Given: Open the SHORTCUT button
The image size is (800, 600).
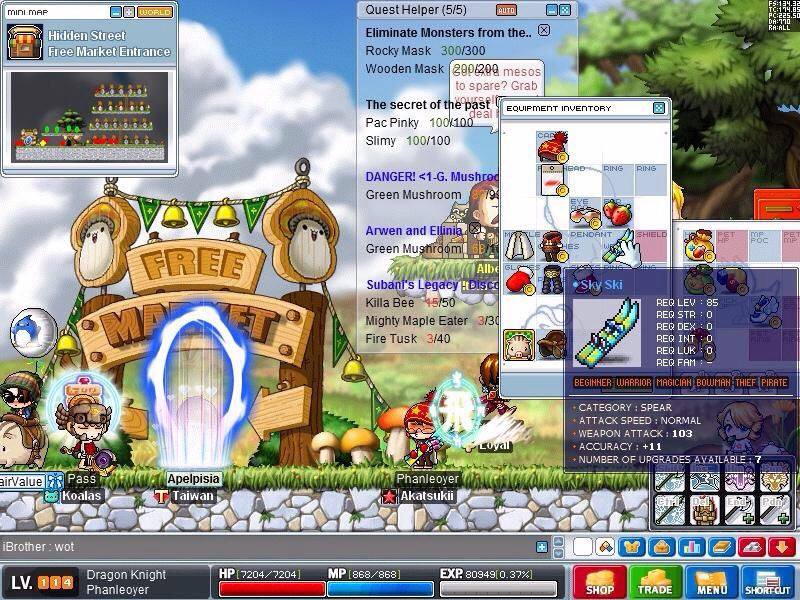Looking at the screenshot, I should pos(768,582).
